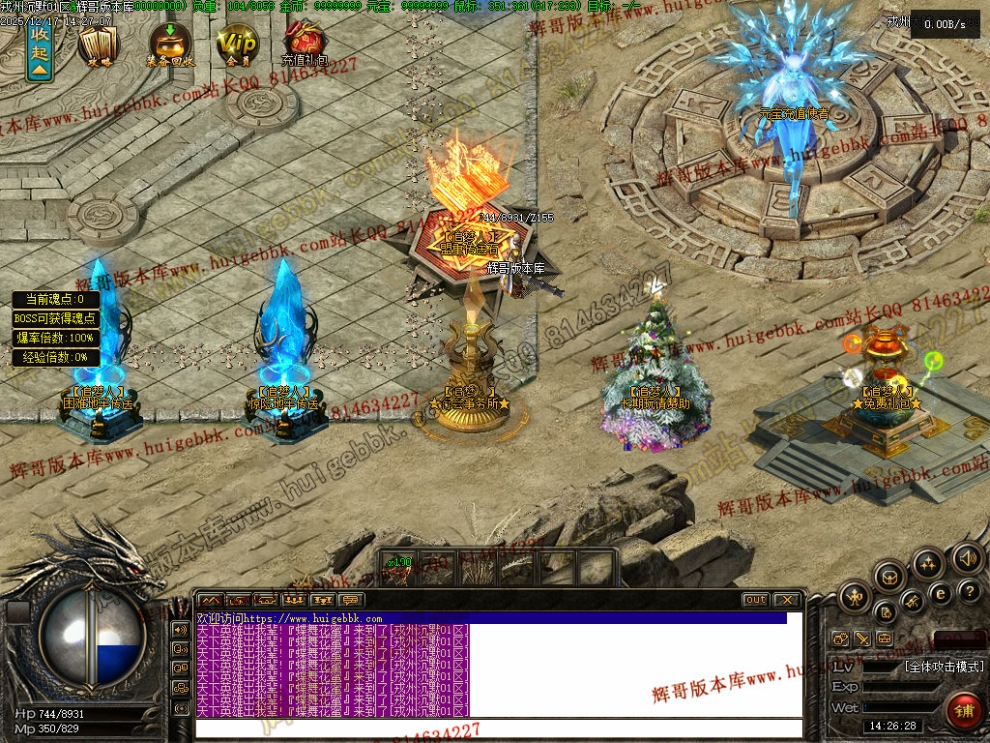Open the character equipment panel

point(855,597)
